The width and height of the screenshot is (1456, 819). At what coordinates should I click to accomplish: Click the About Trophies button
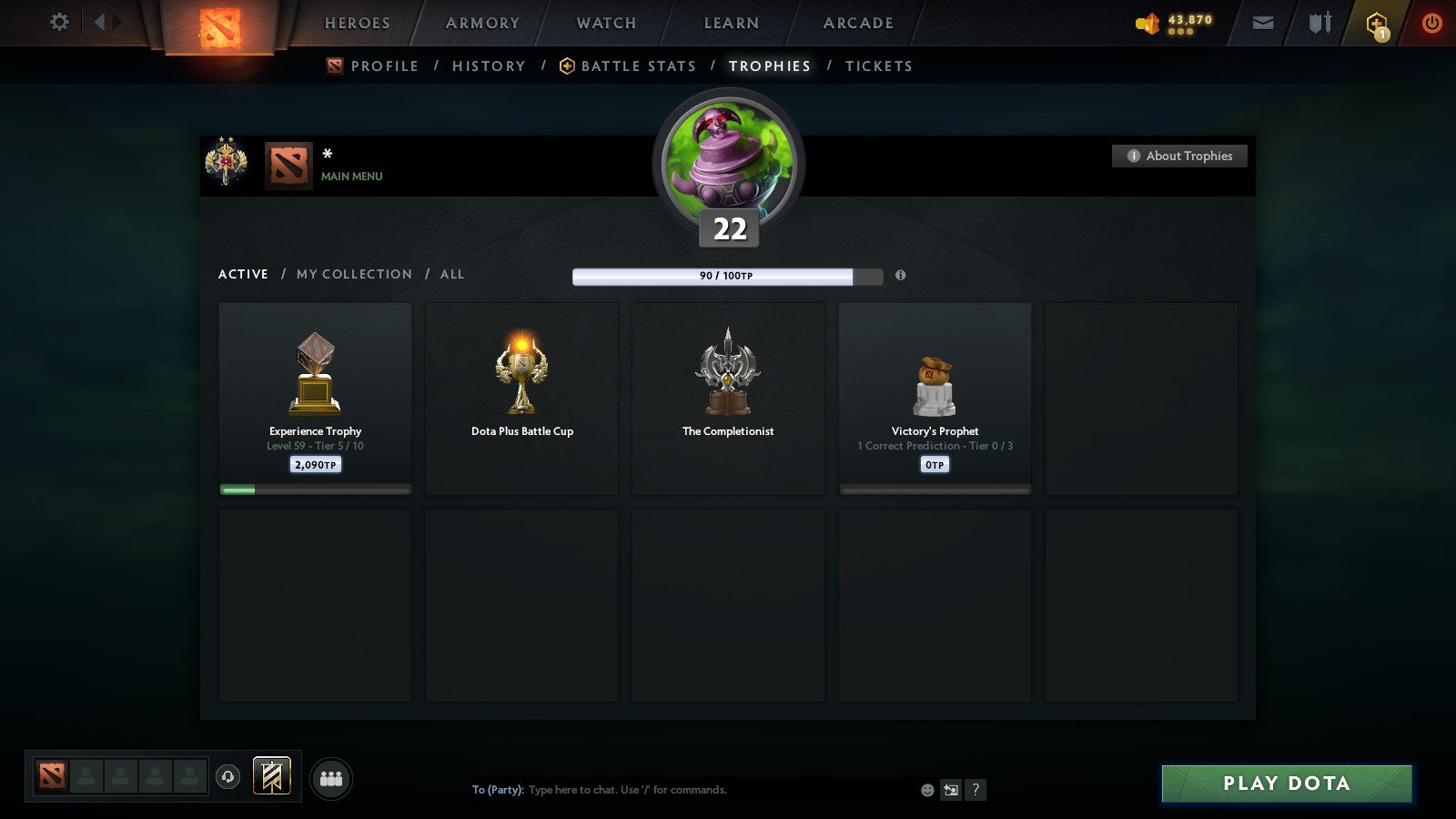[x=1179, y=156]
